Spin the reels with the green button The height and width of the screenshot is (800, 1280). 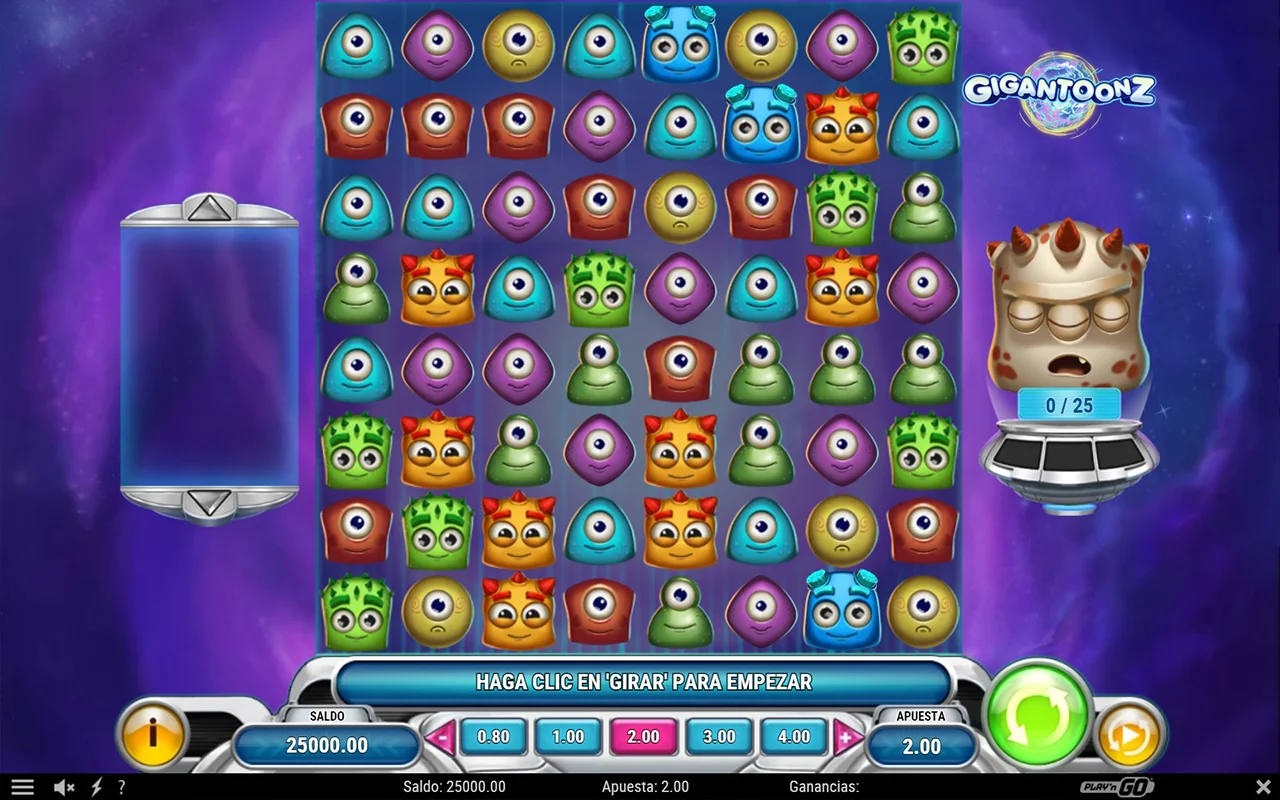point(1037,716)
